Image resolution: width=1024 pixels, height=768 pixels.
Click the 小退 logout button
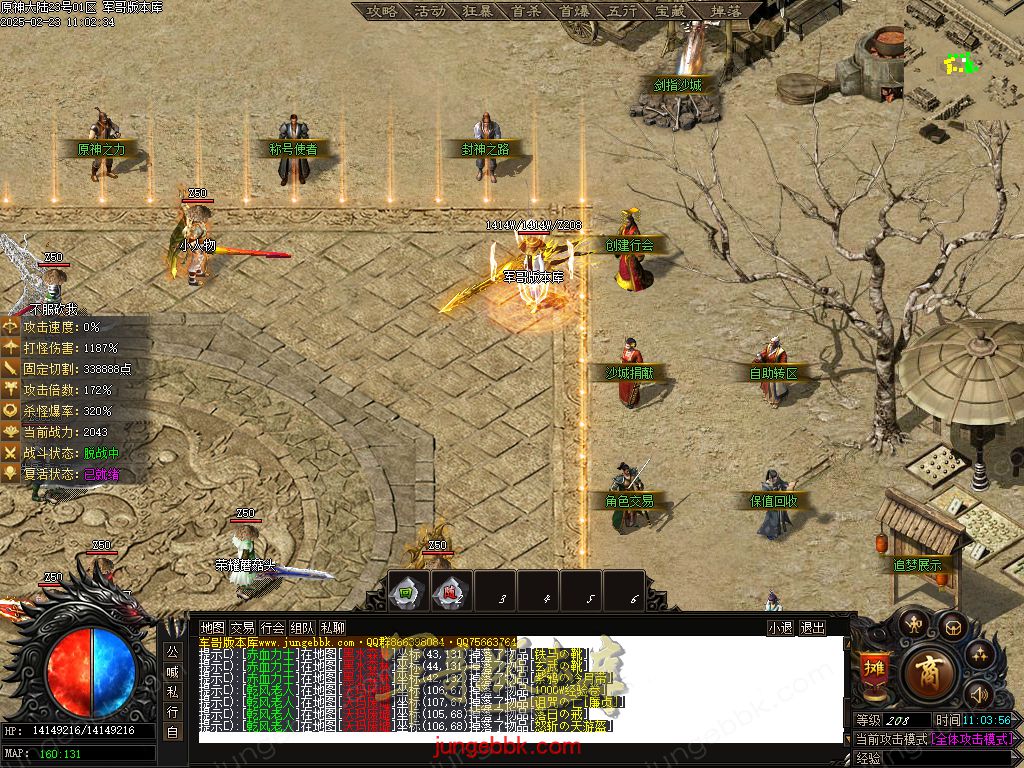pyautogui.click(x=780, y=628)
